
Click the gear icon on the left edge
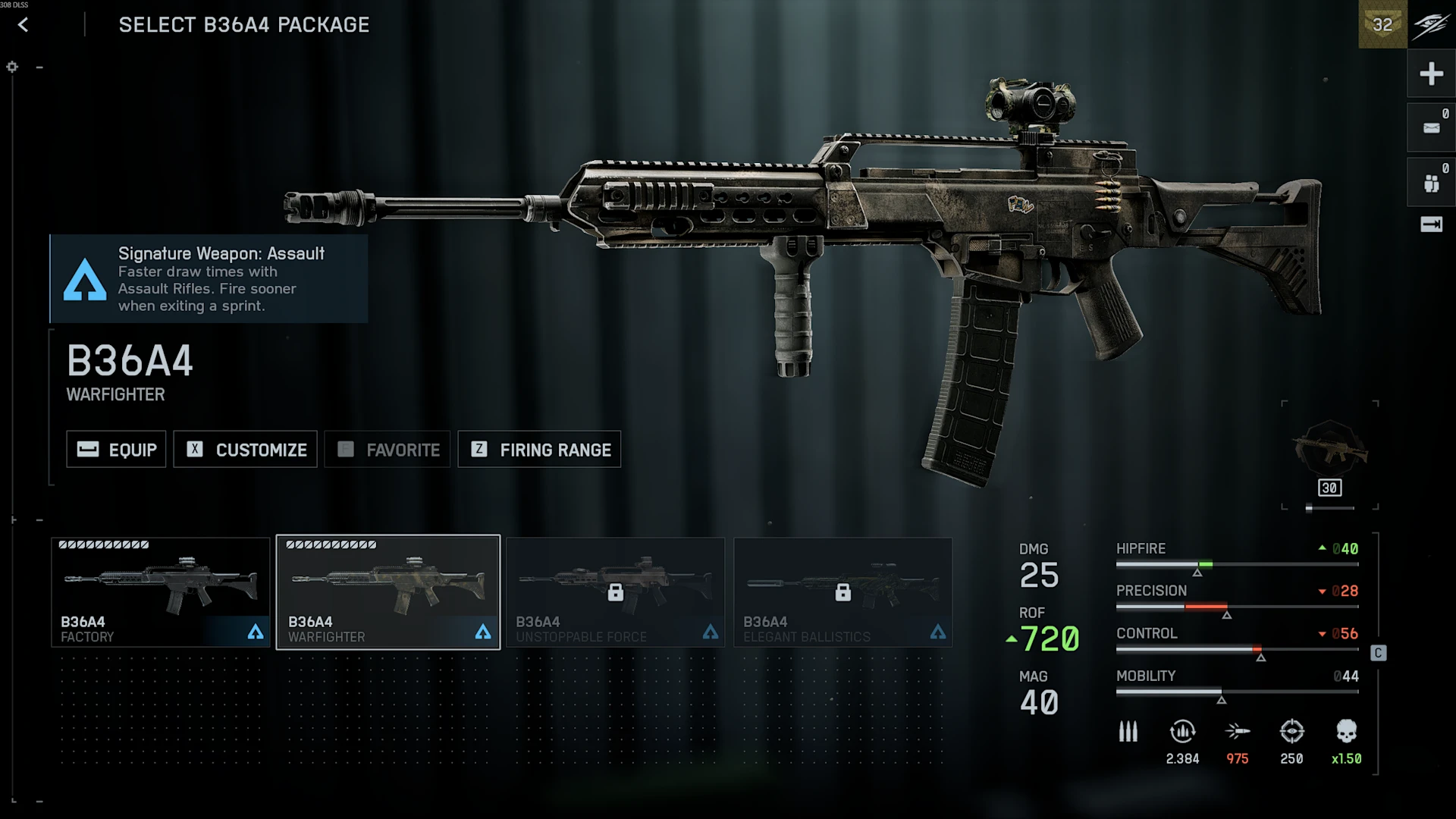point(12,67)
